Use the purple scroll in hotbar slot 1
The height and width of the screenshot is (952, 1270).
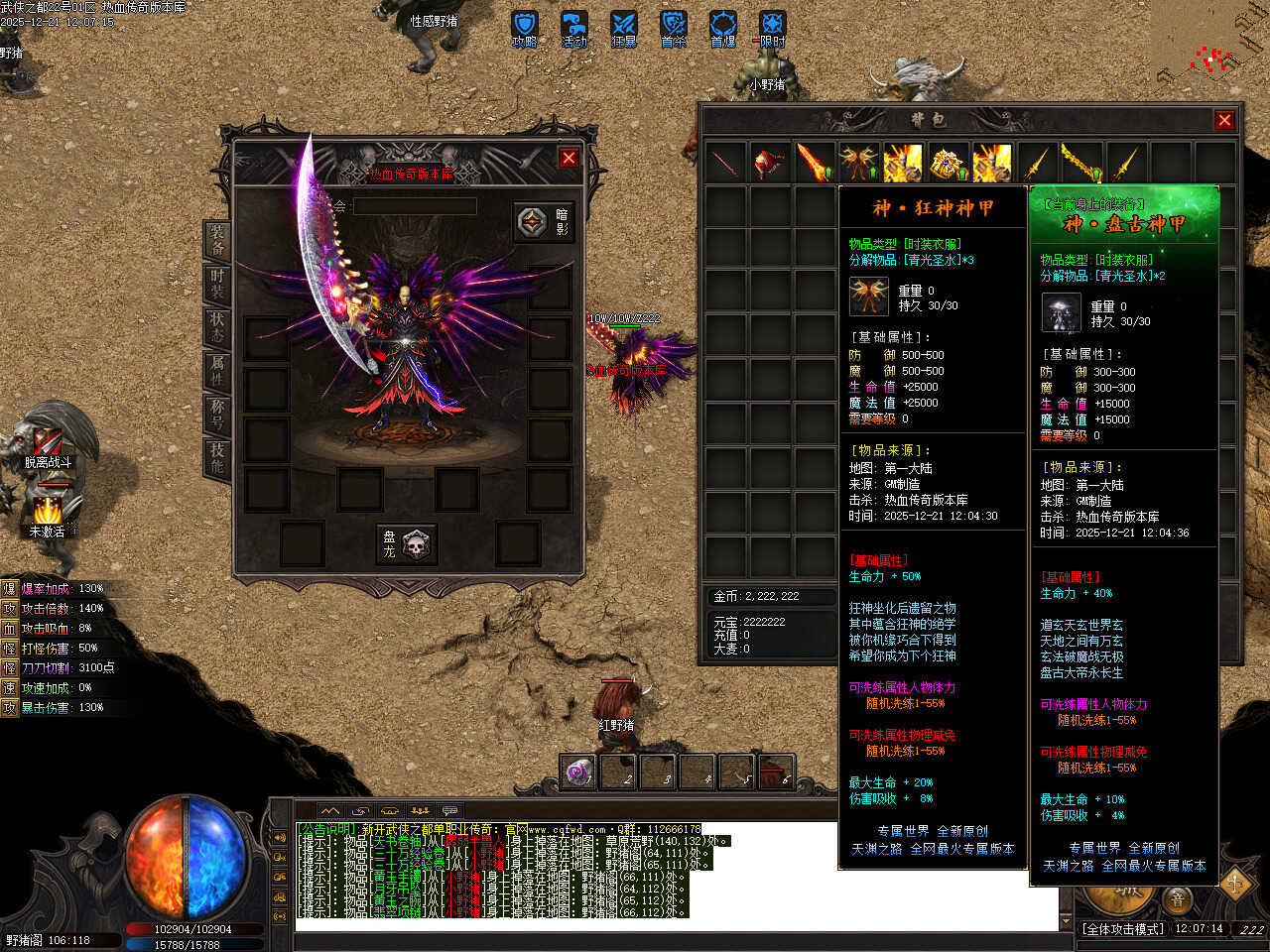point(578,771)
